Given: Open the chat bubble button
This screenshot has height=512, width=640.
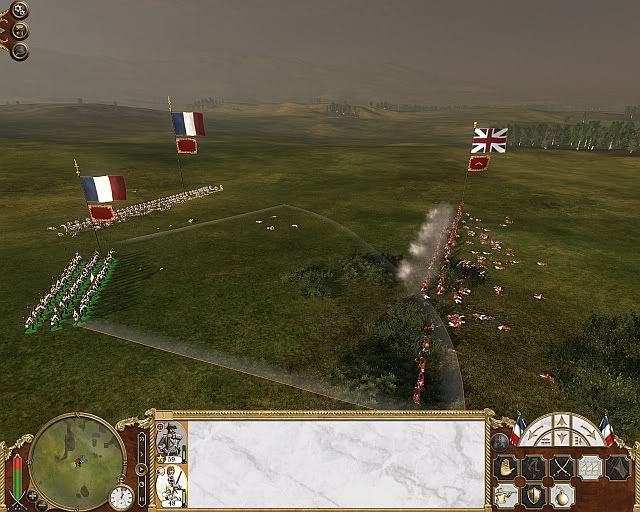Looking at the screenshot, I should coord(20,51).
